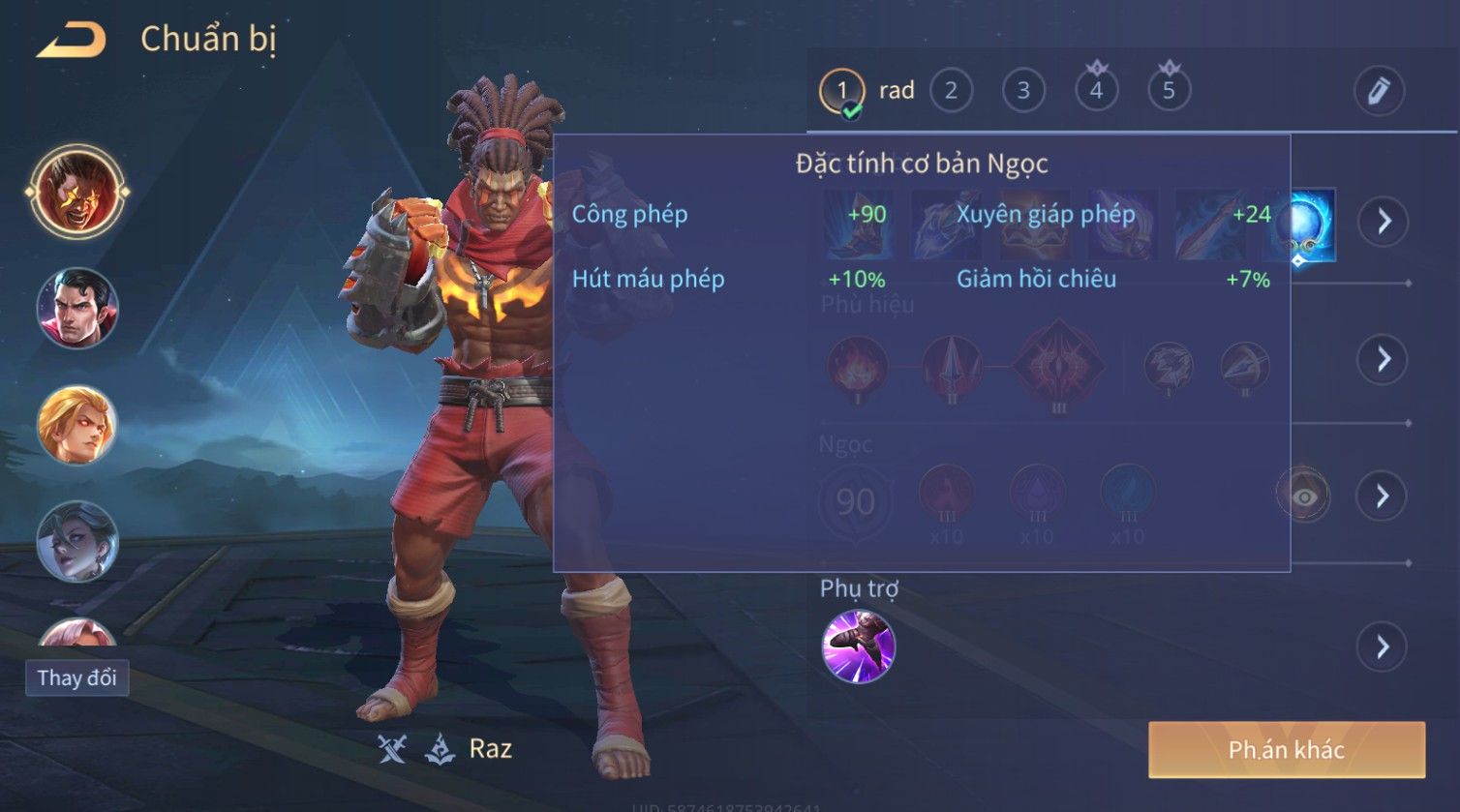Open the equipment build arrow
This screenshot has width=1460, height=812.
pos(1383,222)
